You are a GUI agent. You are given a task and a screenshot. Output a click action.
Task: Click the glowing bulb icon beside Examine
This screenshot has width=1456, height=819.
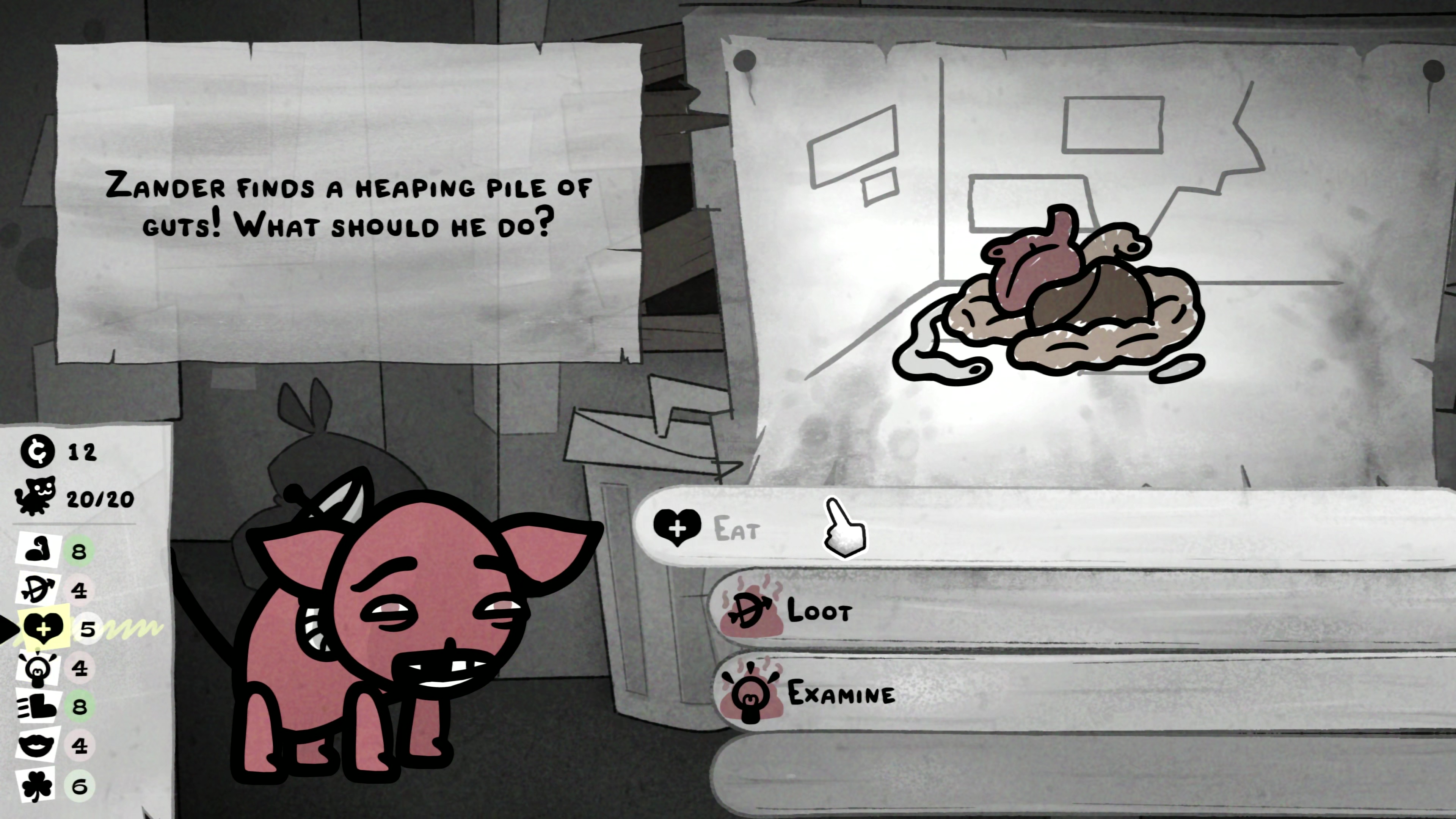[752, 694]
